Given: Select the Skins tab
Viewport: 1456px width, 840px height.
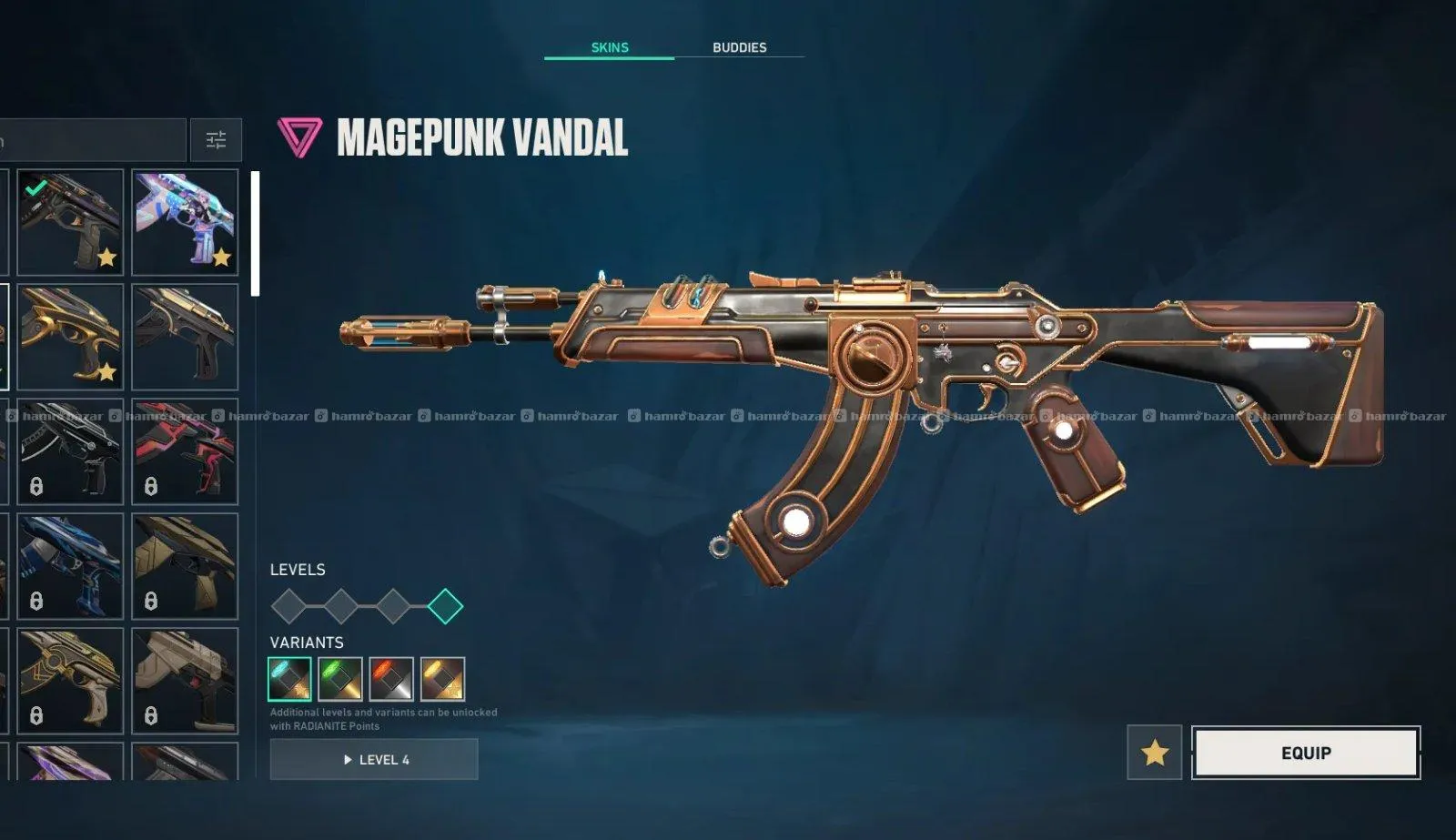Looking at the screenshot, I should click(x=610, y=47).
